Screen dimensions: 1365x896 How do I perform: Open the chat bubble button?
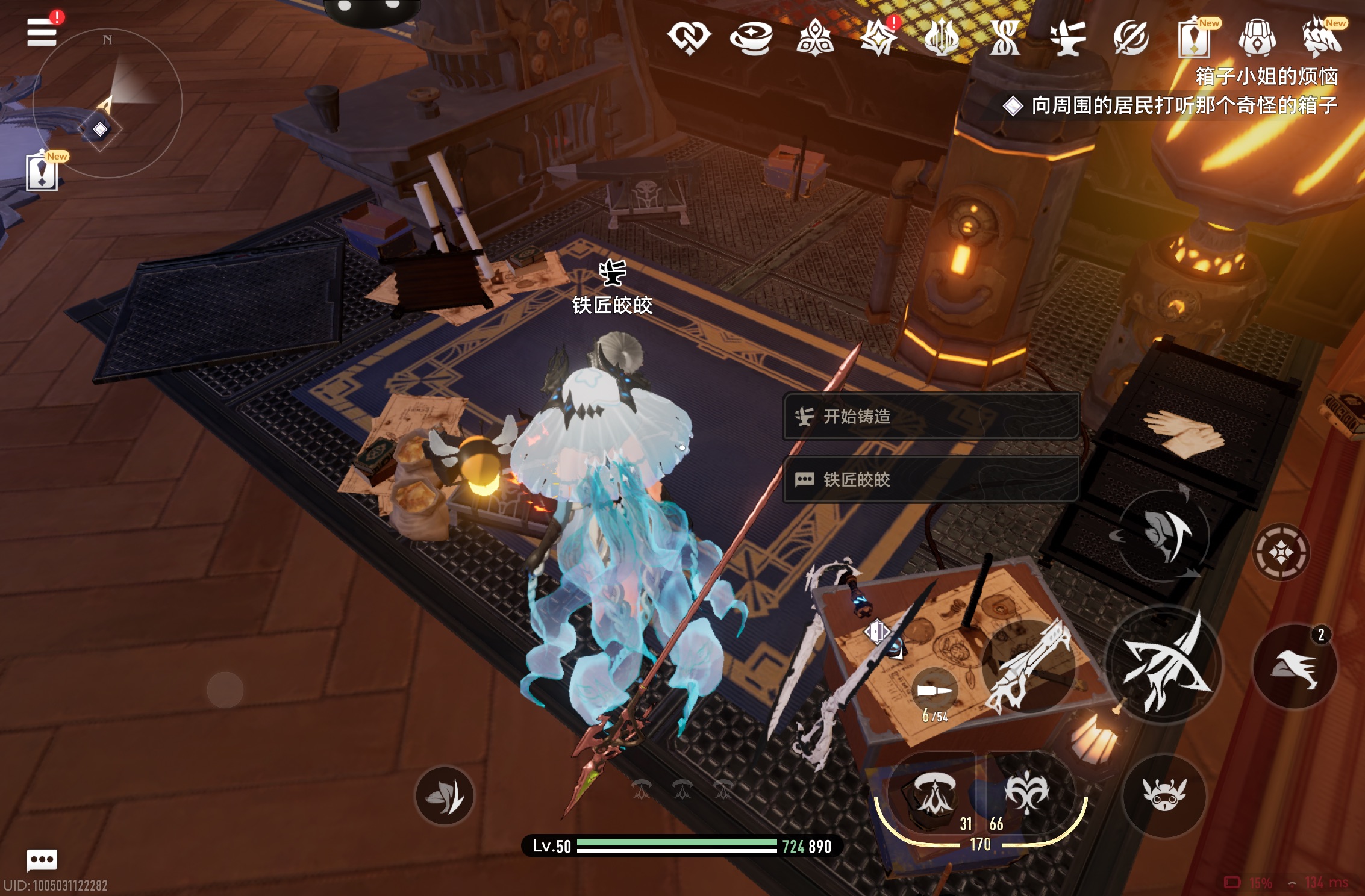tap(42, 859)
